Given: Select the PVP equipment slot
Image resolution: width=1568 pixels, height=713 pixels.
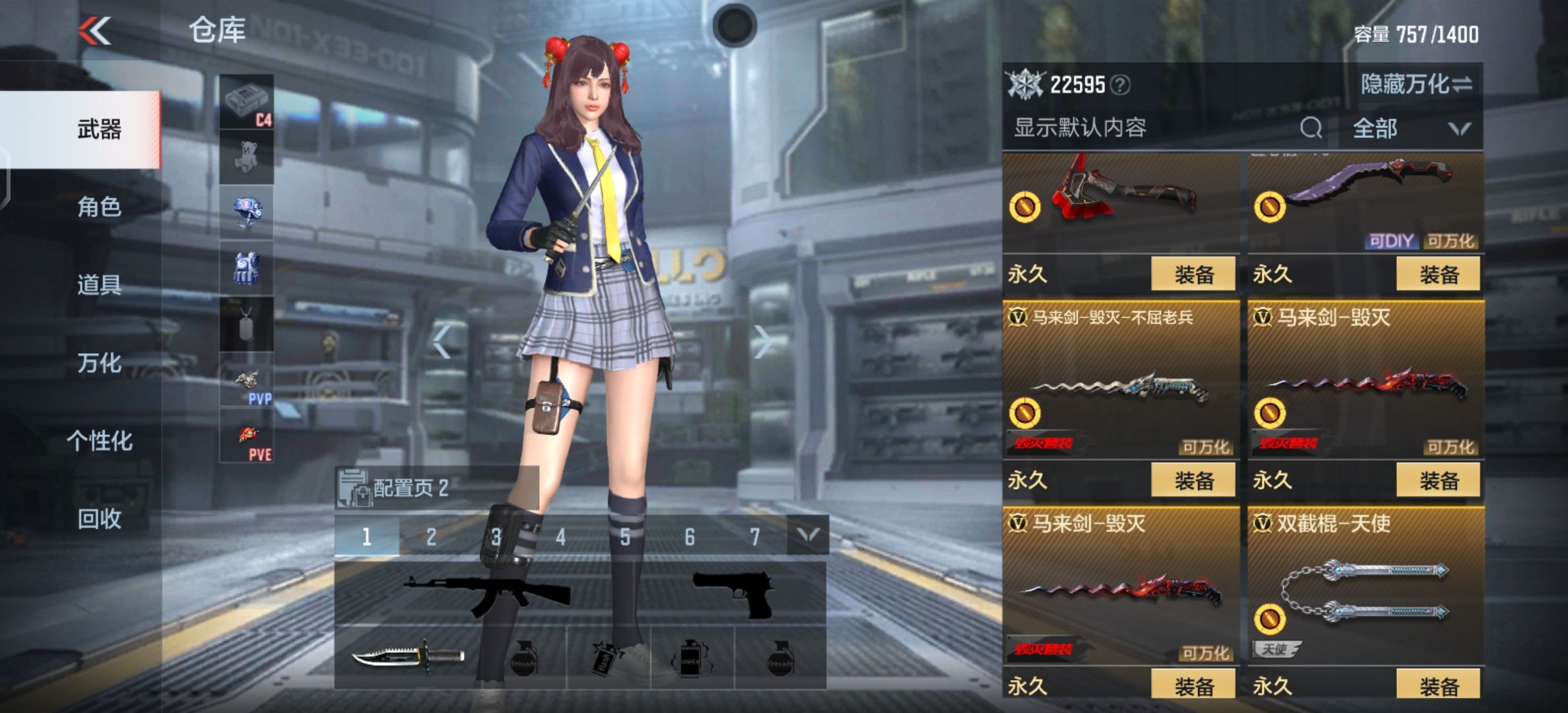Looking at the screenshot, I should 246,380.
